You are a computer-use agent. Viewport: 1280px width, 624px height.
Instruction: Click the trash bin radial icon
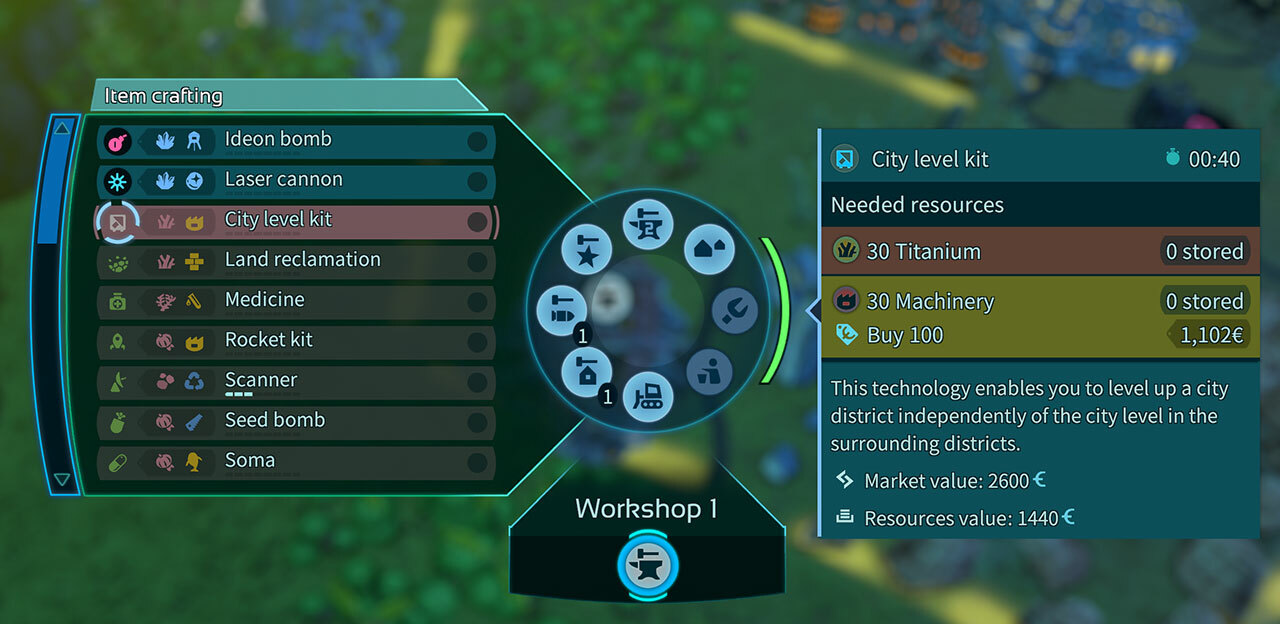click(709, 371)
